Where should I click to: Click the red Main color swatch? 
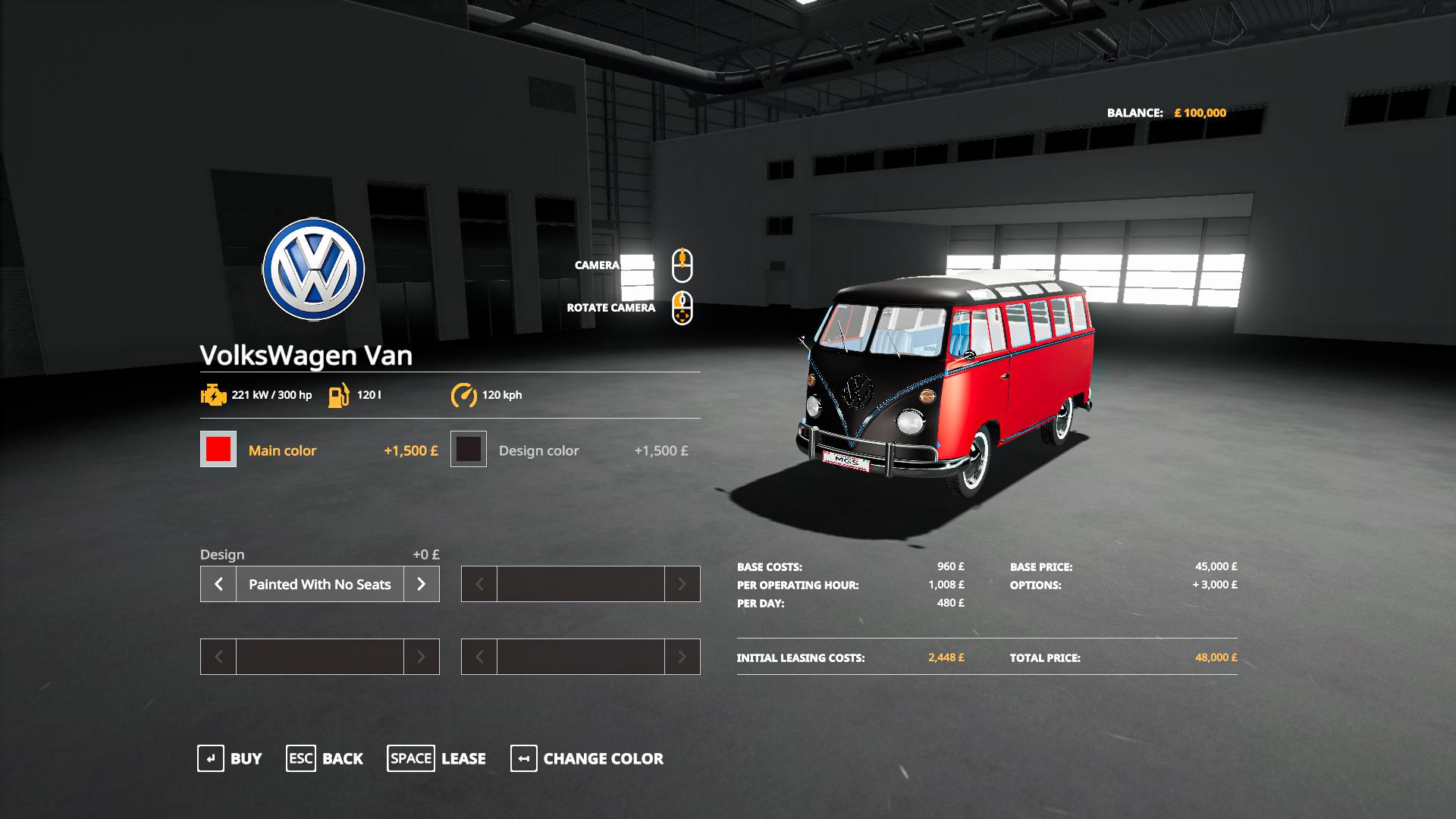218,450
